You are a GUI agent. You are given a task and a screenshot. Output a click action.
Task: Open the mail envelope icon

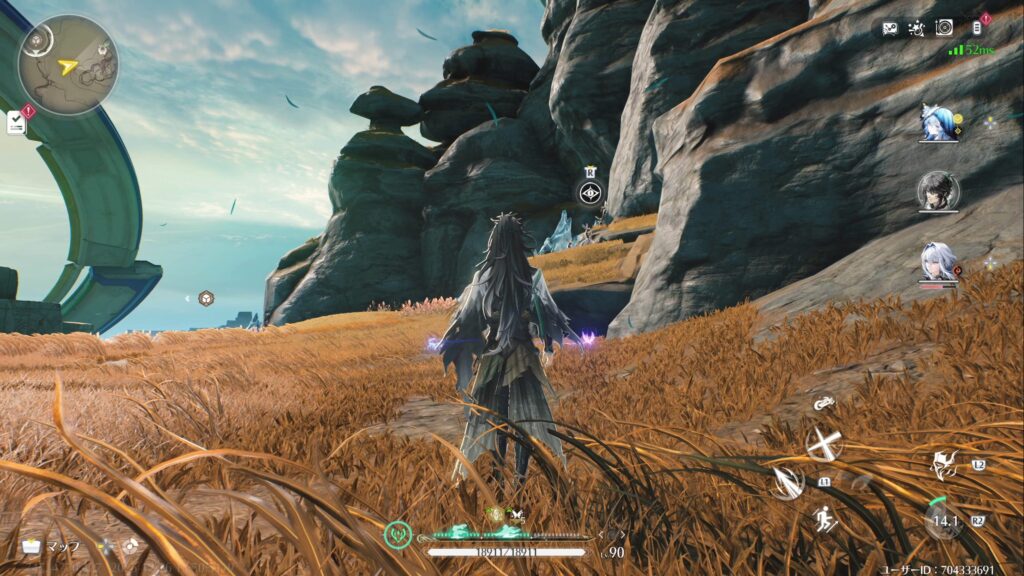pos(889,29)
